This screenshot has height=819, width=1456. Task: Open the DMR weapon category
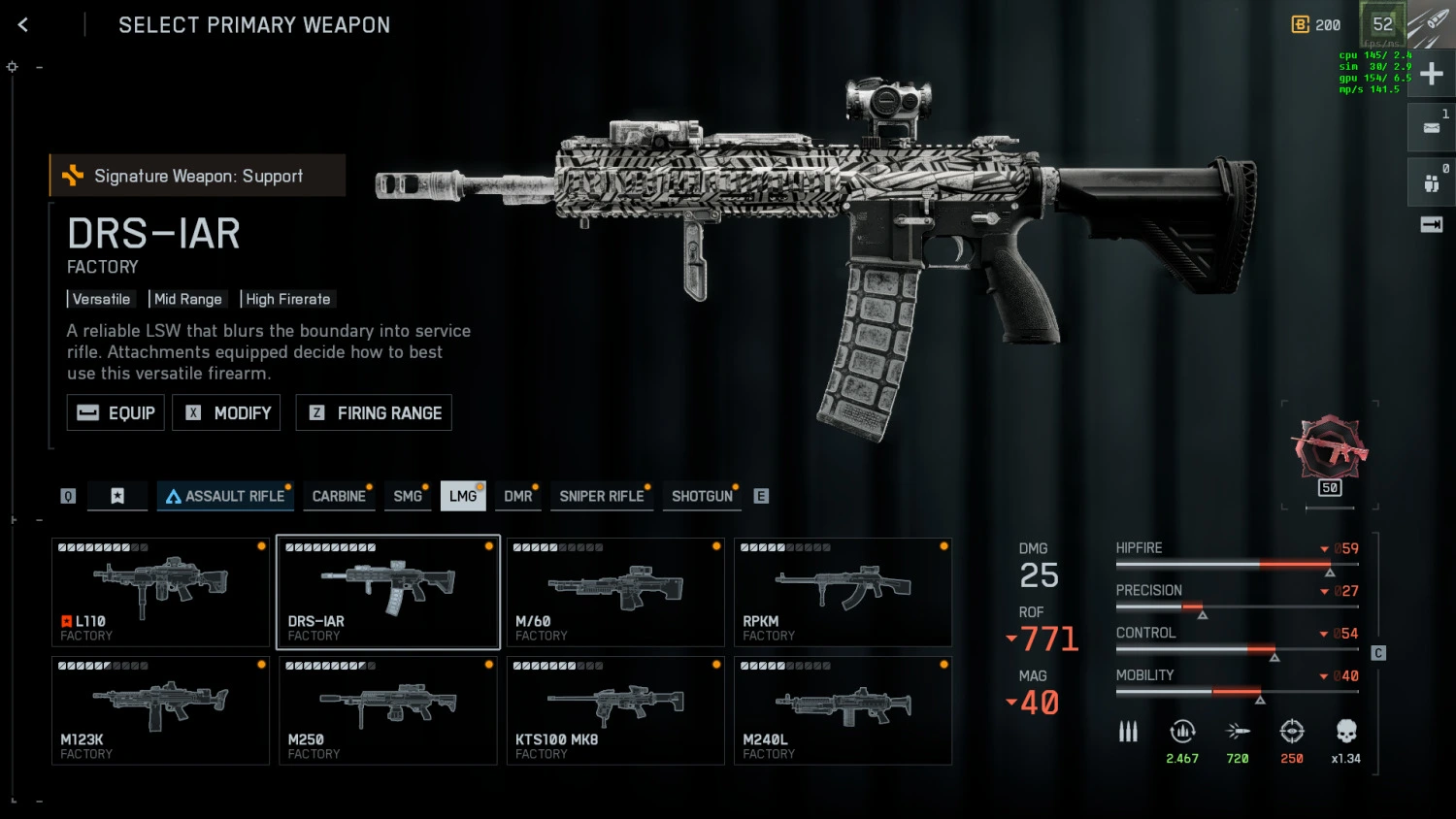[518, 496]
